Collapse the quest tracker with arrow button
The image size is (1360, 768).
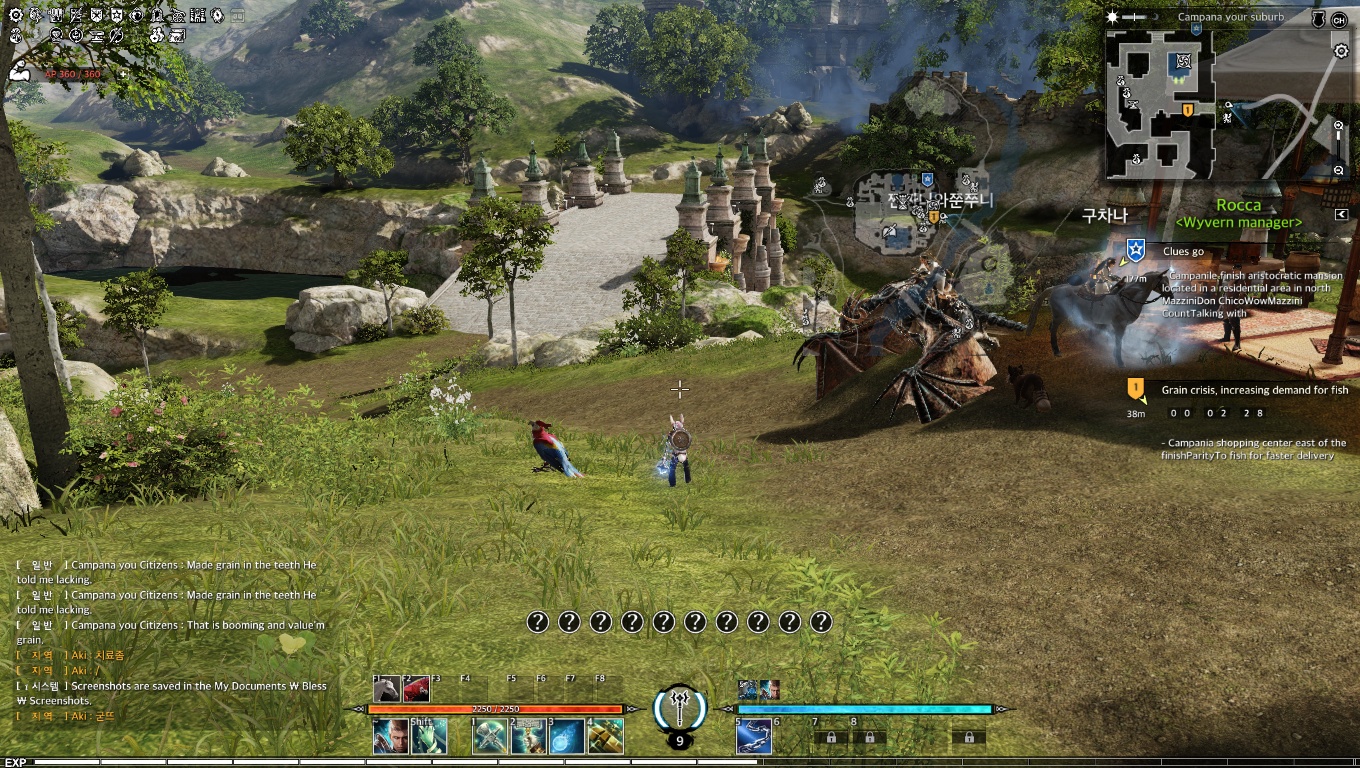1341,214
